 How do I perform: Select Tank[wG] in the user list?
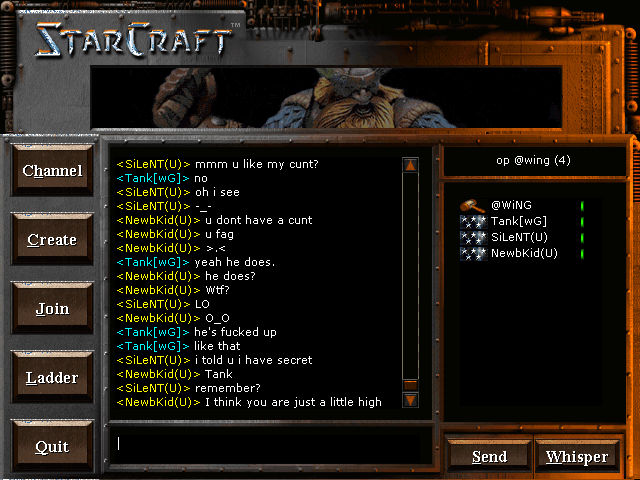[x=518, y=221]
